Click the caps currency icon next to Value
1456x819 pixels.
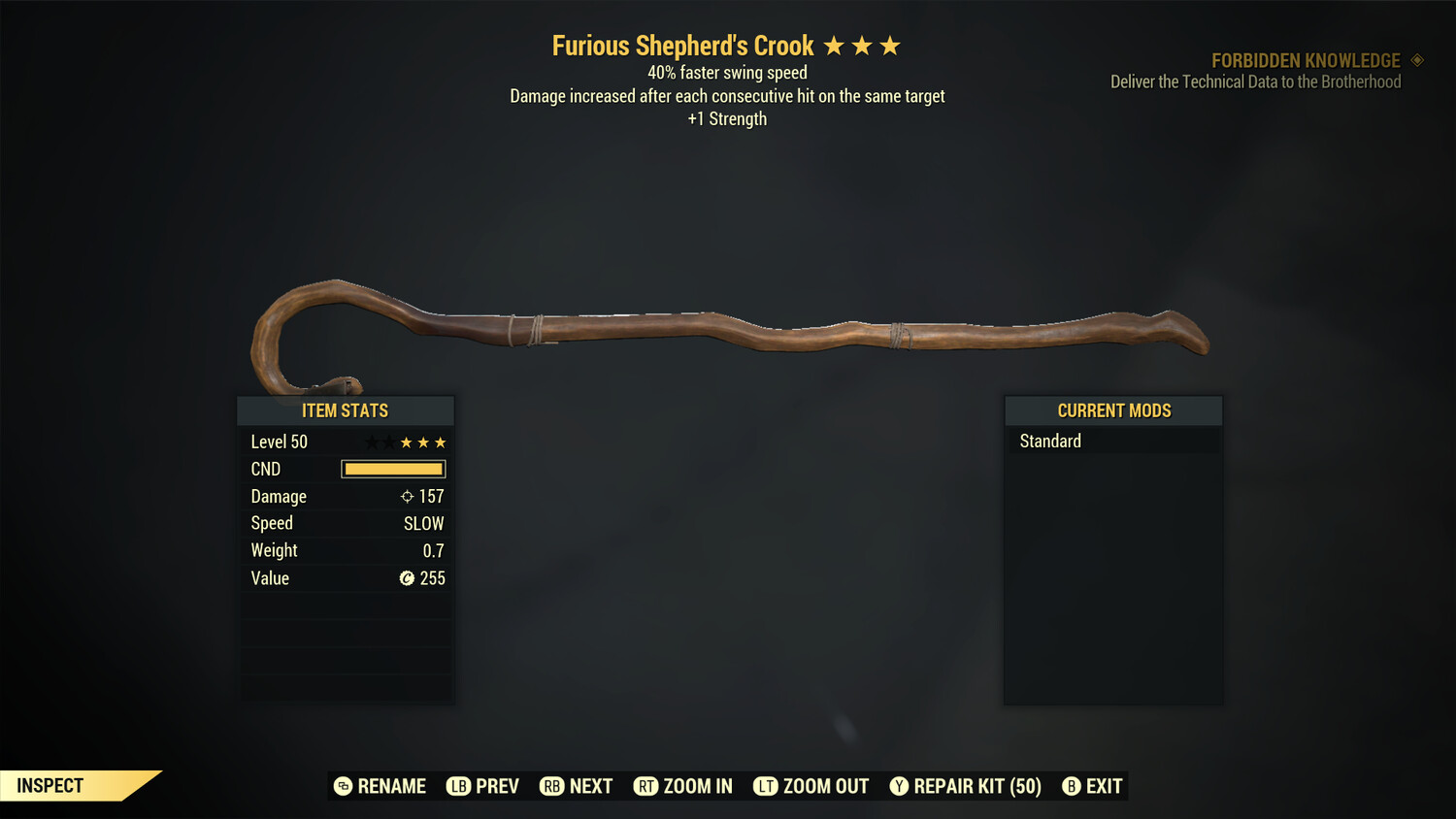coord(407,578)
